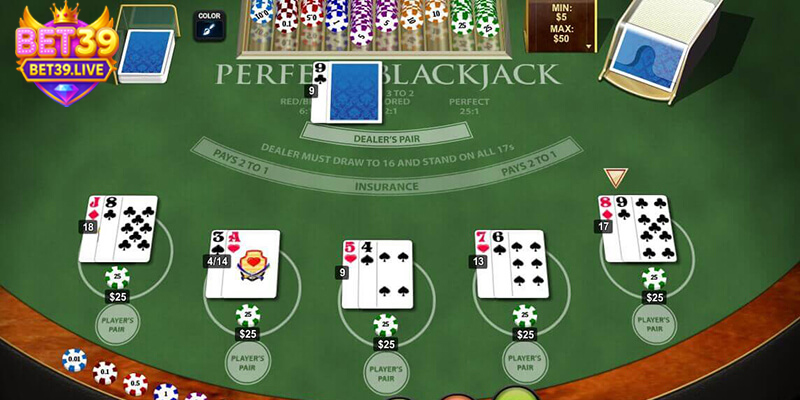The height and width of the screenshot is (400, 800).
Task: Bet Player's Pair under the 17 hand
Action: click(x=654, y=324)
